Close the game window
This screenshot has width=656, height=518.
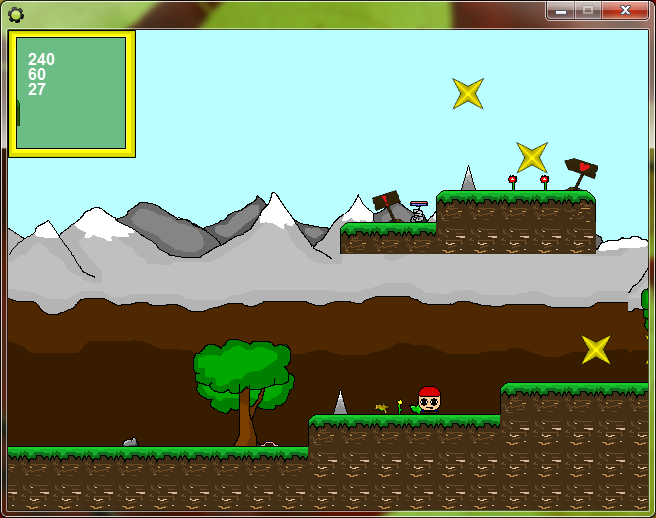(x=624, y=10)
